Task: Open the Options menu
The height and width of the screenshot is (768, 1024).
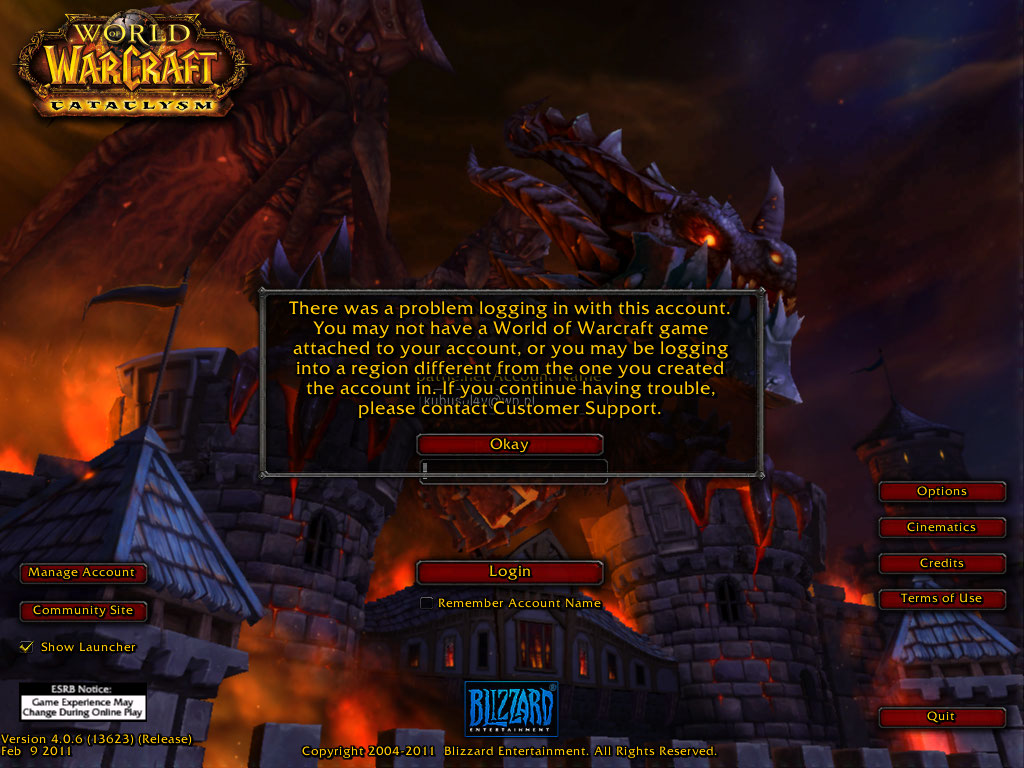Action: coord(941,492)
